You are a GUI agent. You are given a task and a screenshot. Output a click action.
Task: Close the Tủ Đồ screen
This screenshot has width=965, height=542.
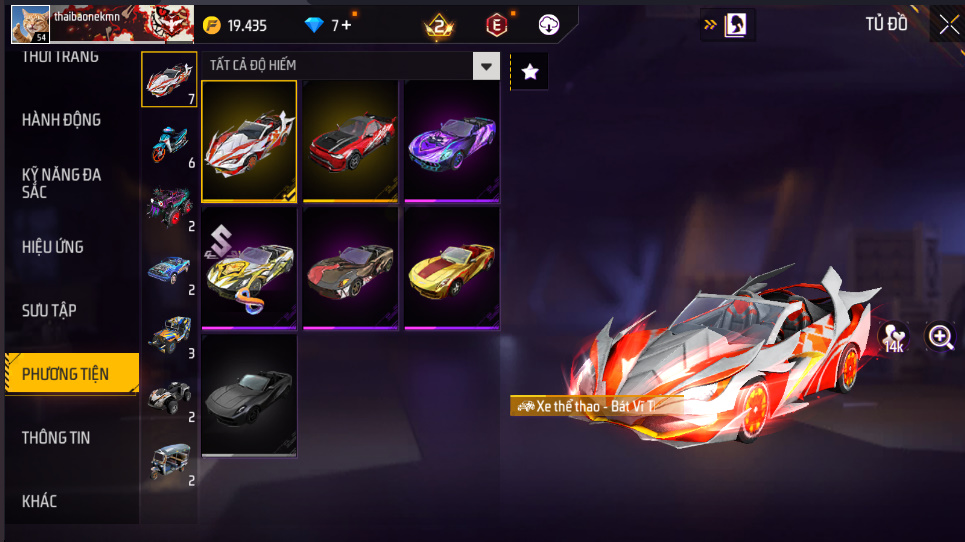pyautogui.click(x=948, y=25)
